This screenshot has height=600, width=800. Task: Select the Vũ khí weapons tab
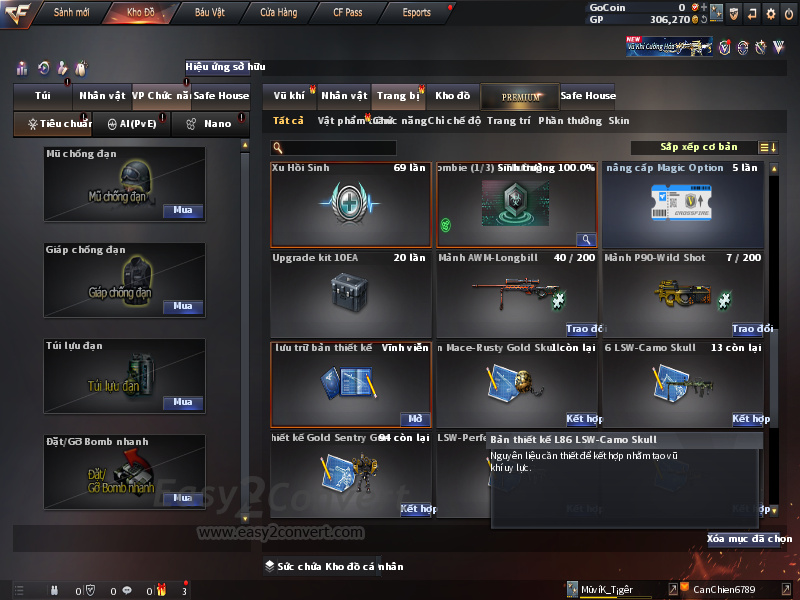coord(289,96)
